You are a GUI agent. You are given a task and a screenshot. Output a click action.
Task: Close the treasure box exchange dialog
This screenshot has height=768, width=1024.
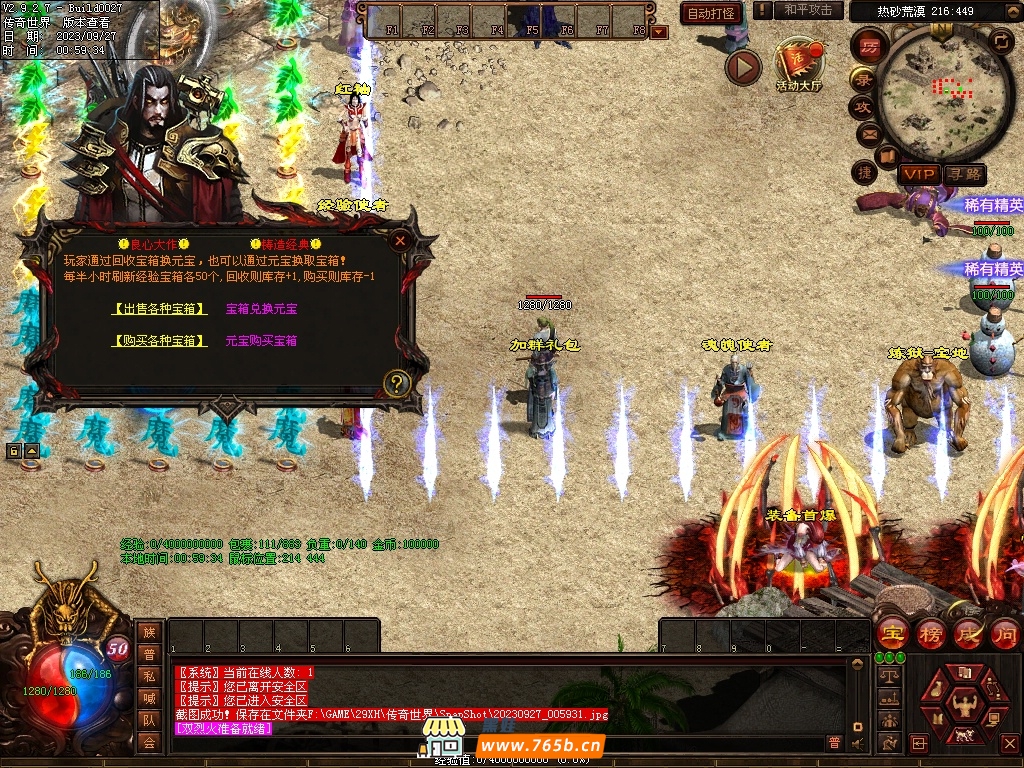point(400,241)
